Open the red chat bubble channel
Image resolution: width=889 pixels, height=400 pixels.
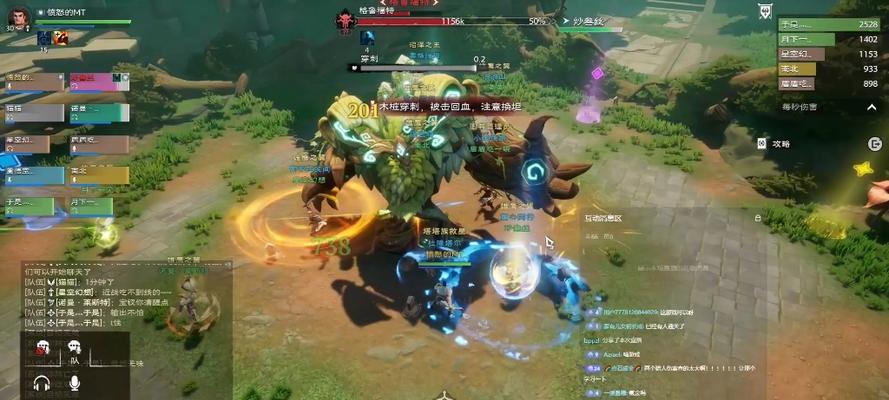click(x=43, y=347)
